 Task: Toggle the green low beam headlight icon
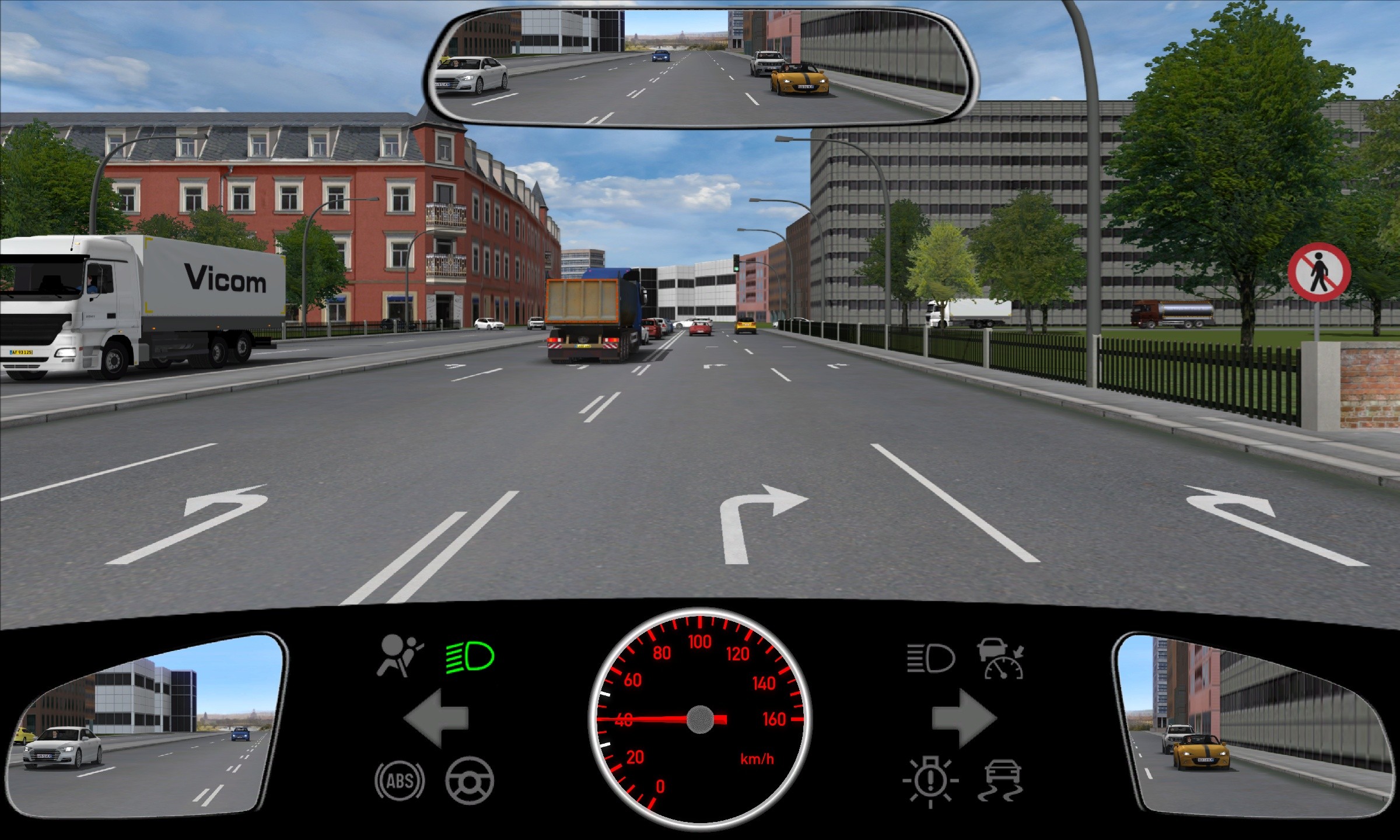[x=470, y=657]
